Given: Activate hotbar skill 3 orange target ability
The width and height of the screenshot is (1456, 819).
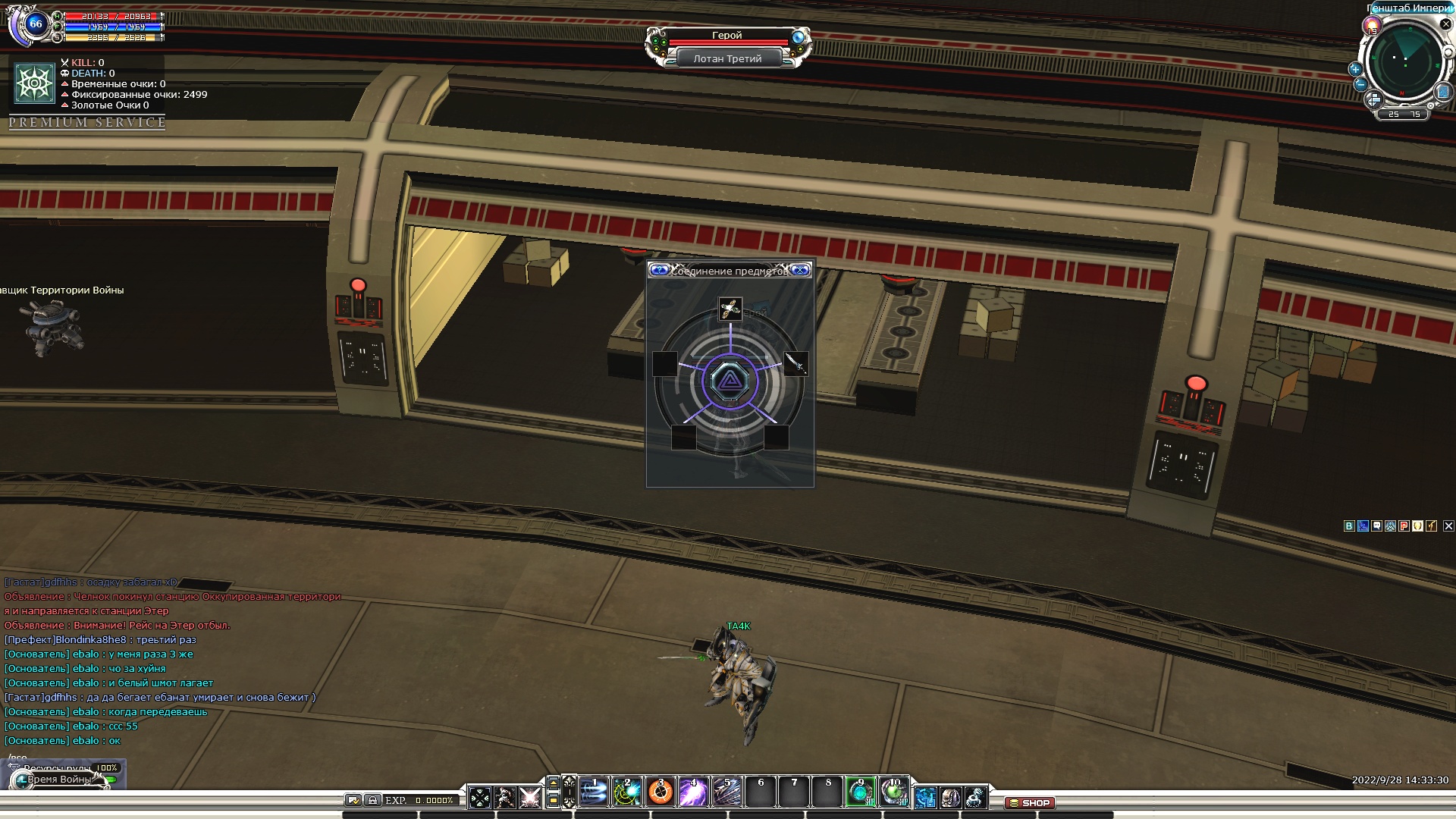Looking at the screenshot, I should [x=661, y=792].
